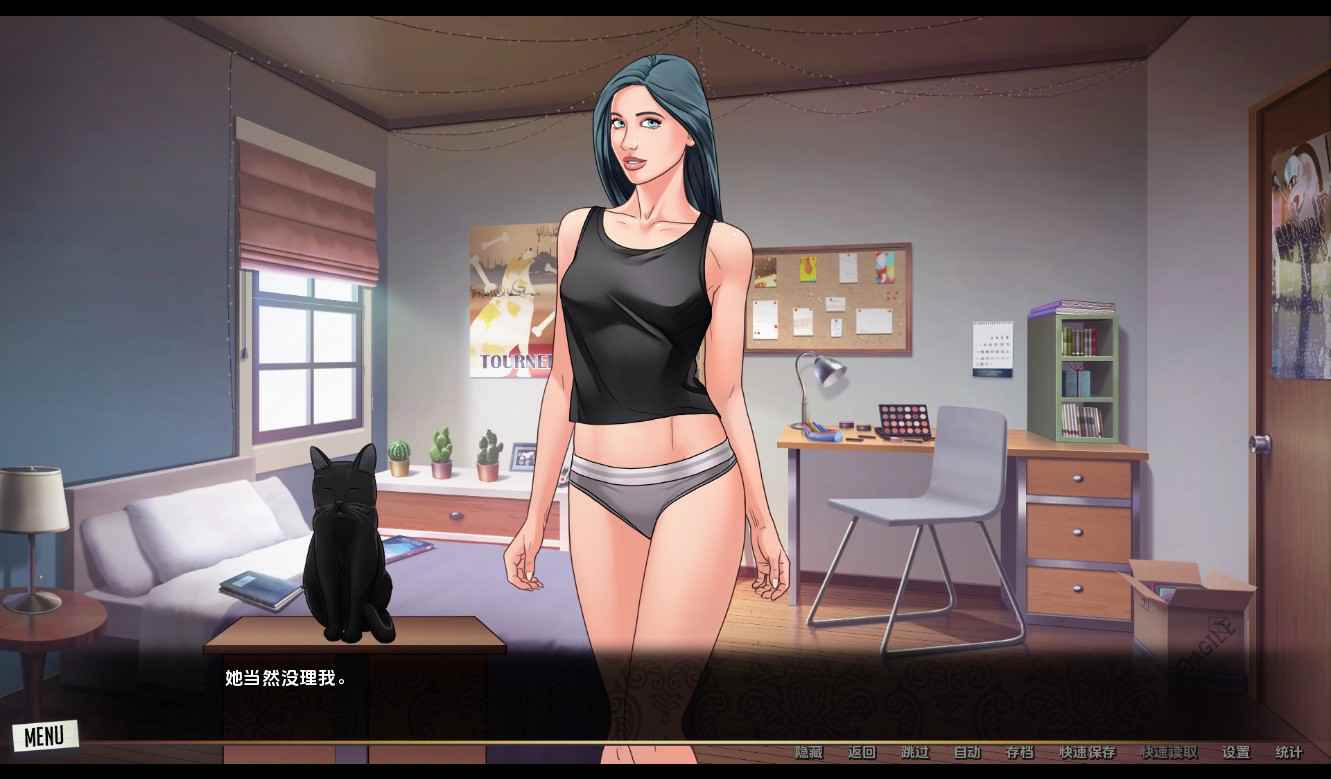Toggle auto-advance with 自动
1331x779 pixels.
(967, 752)
